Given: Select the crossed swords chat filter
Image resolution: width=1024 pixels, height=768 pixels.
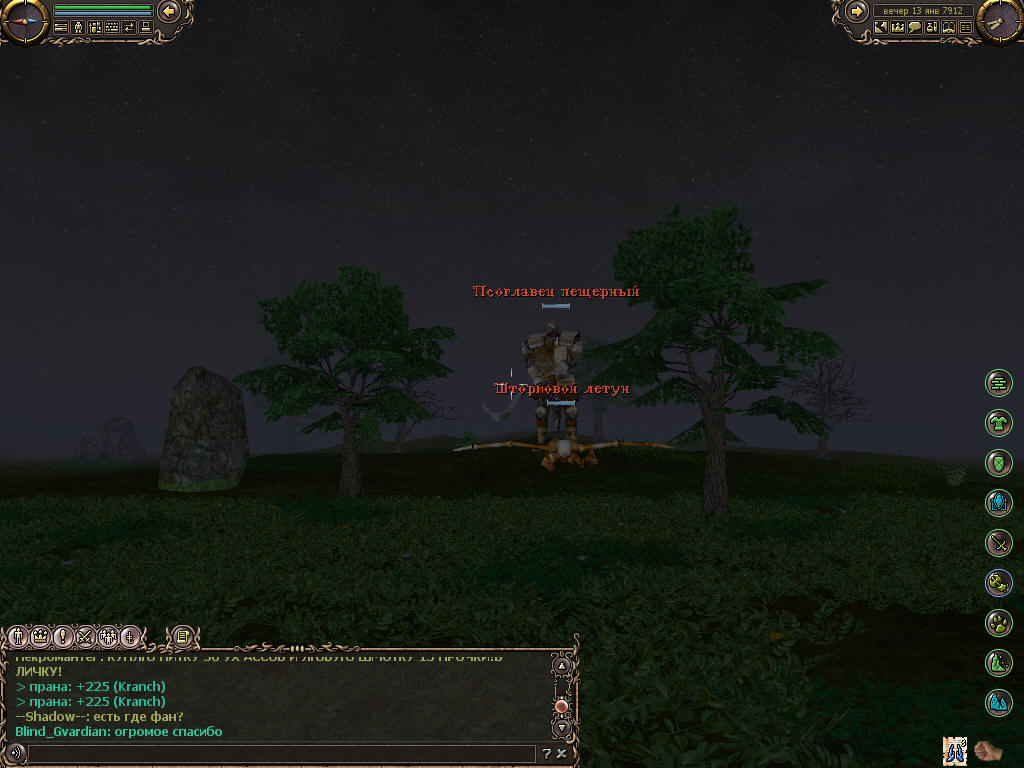Looking at the screenshot, I should [84, 636].
